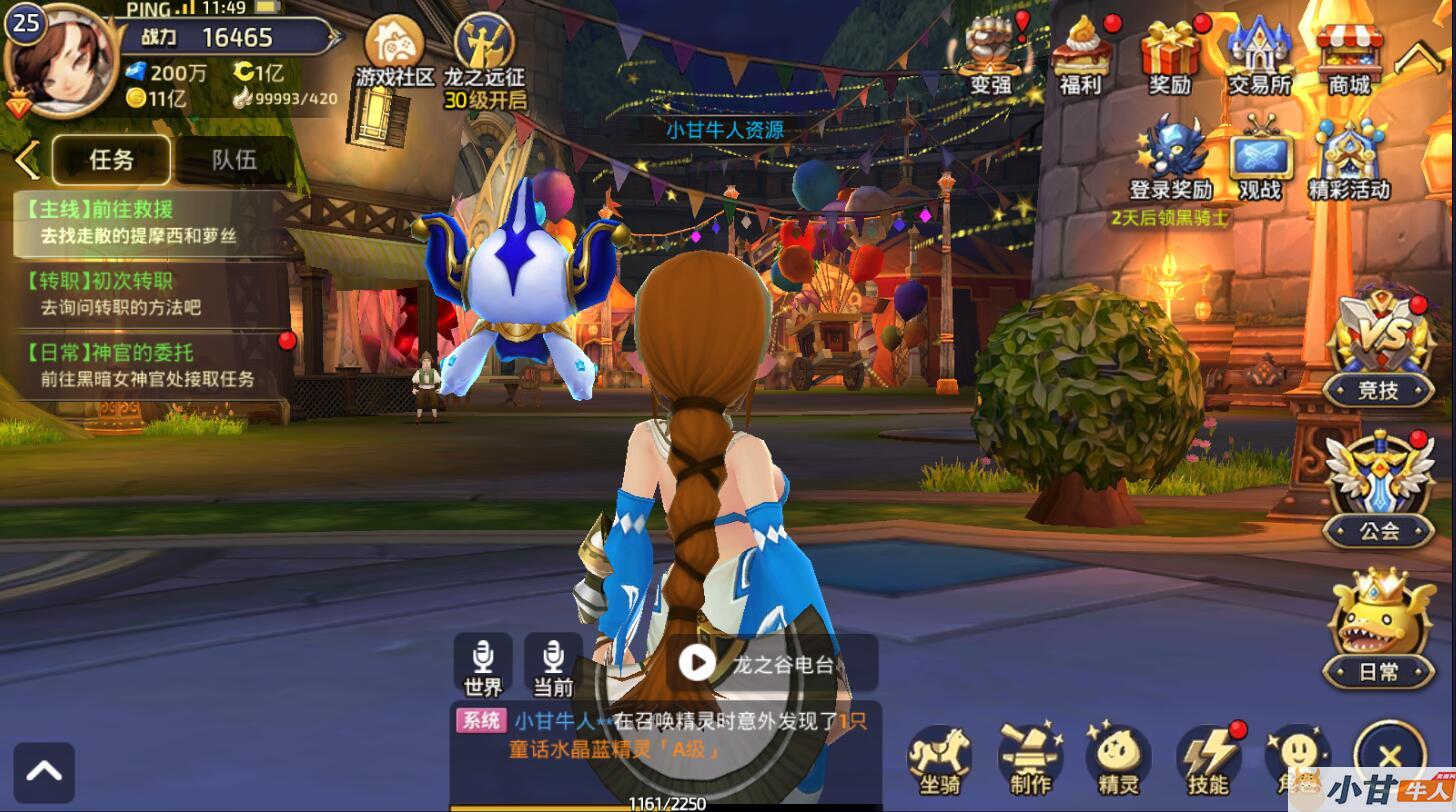Open the 福利 welfare menu

pyautogui.click(x=1081, y=55)
